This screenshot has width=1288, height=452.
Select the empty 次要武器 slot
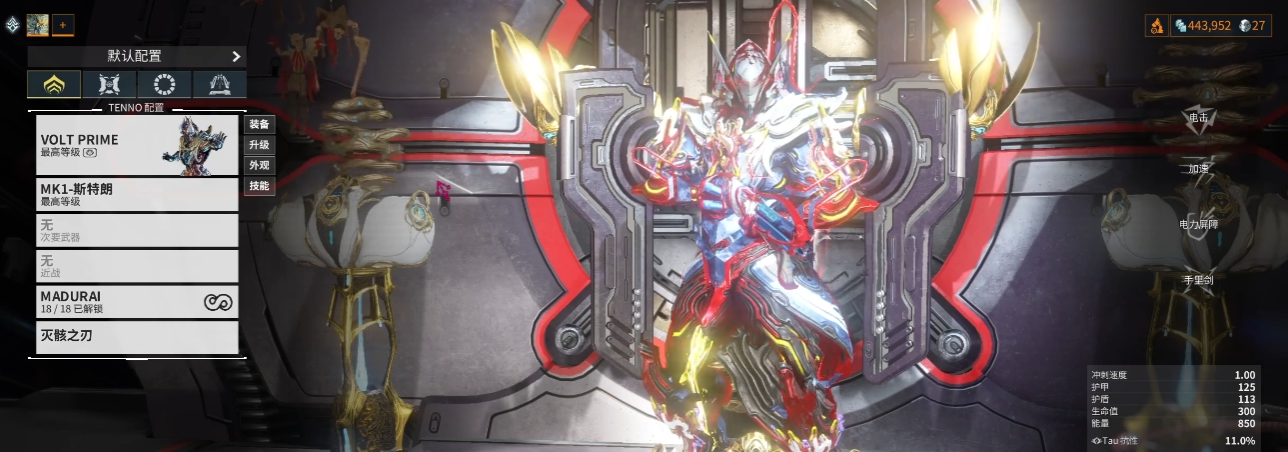pos(137,230)
